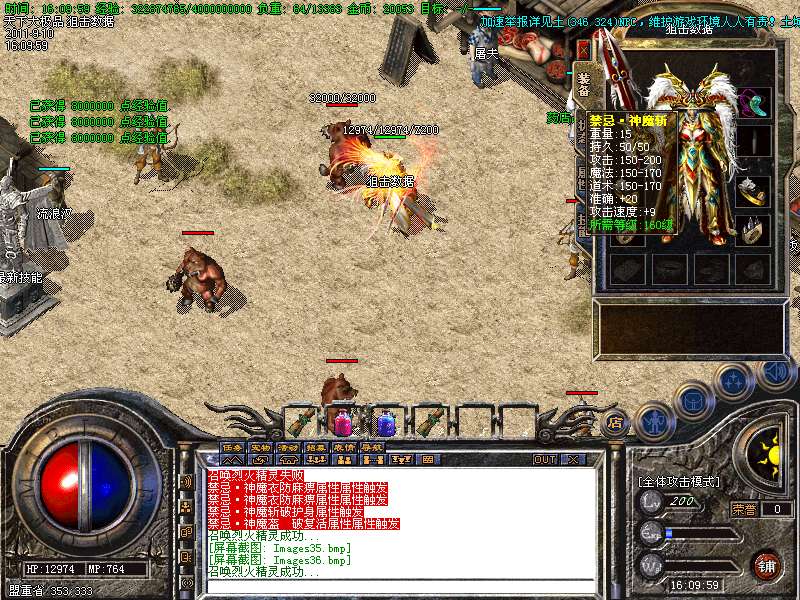Select the blue mana potion in the belt

click(385, 422)
